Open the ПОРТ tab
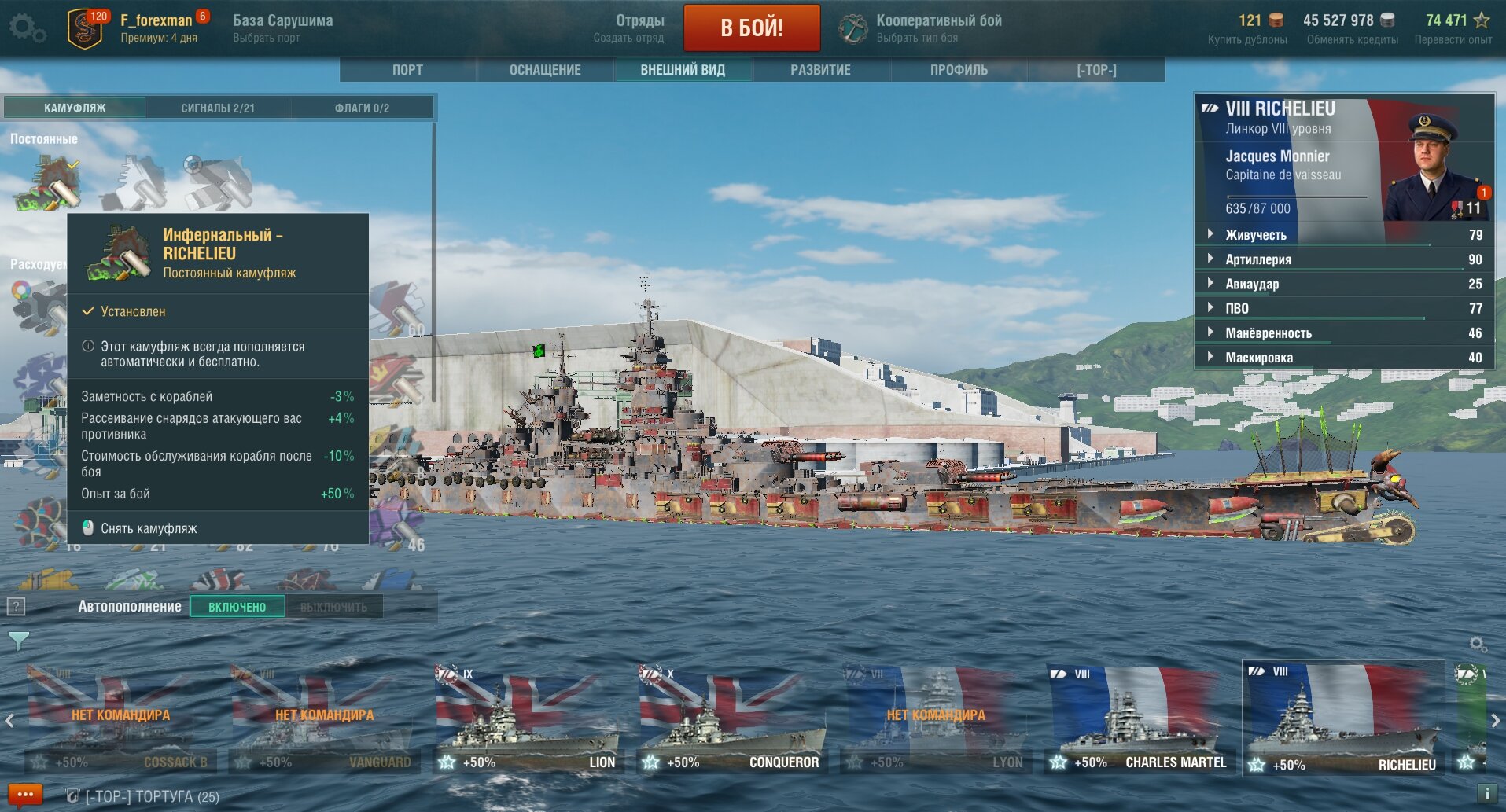The image size is (1506, 812). click(407, 70)
